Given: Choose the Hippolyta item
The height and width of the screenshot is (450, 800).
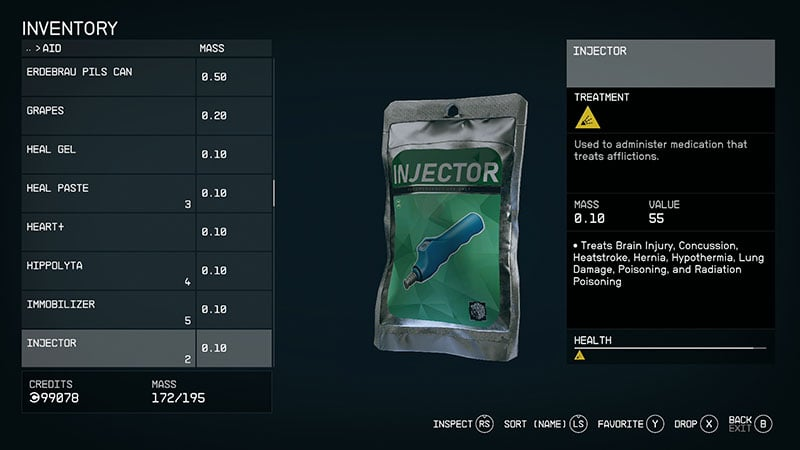Looking at the screenshot, I should pyautogui.click(x=110, y=271).
